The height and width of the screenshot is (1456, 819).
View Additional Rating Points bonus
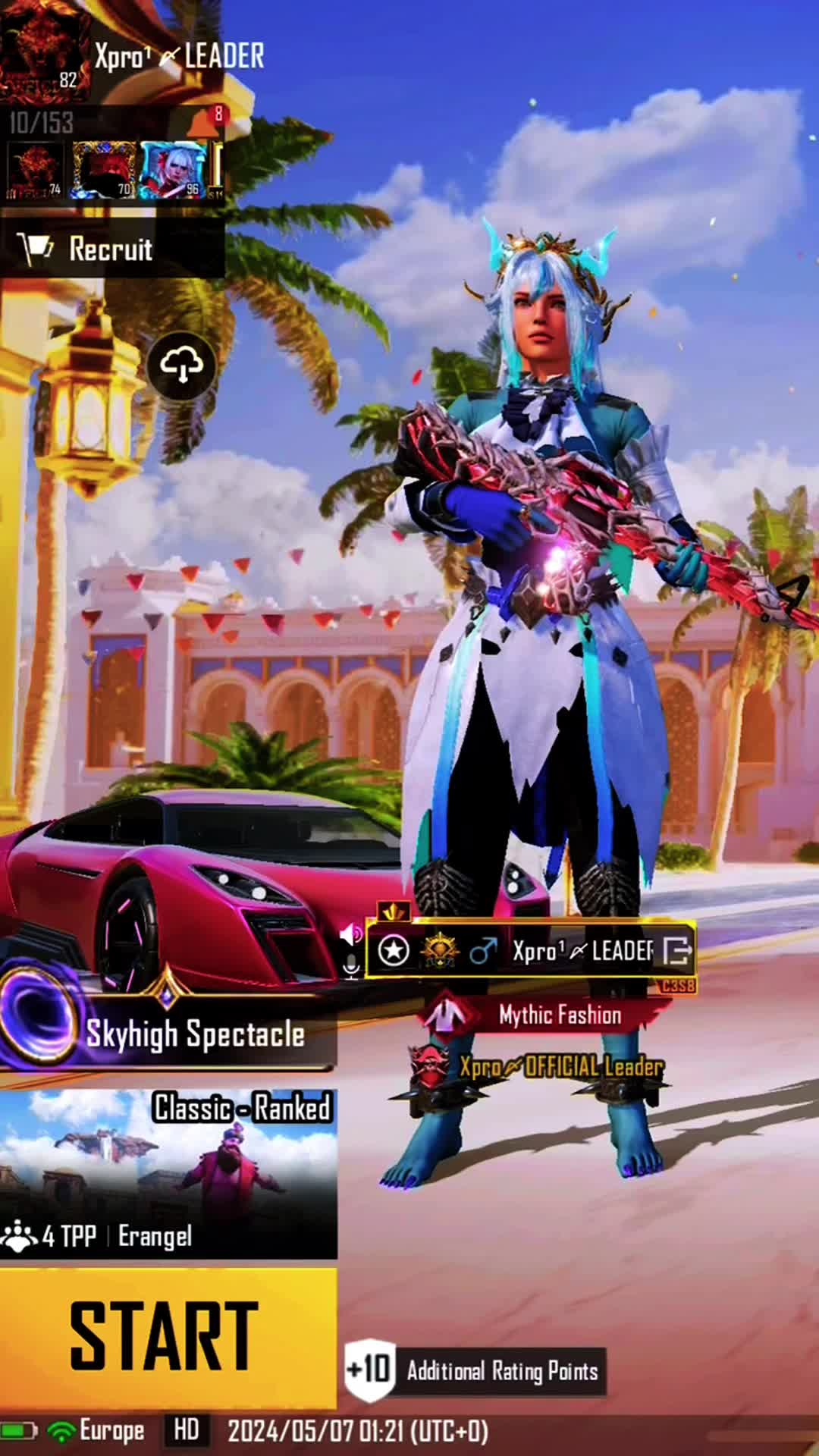[x=475, y=1370]
